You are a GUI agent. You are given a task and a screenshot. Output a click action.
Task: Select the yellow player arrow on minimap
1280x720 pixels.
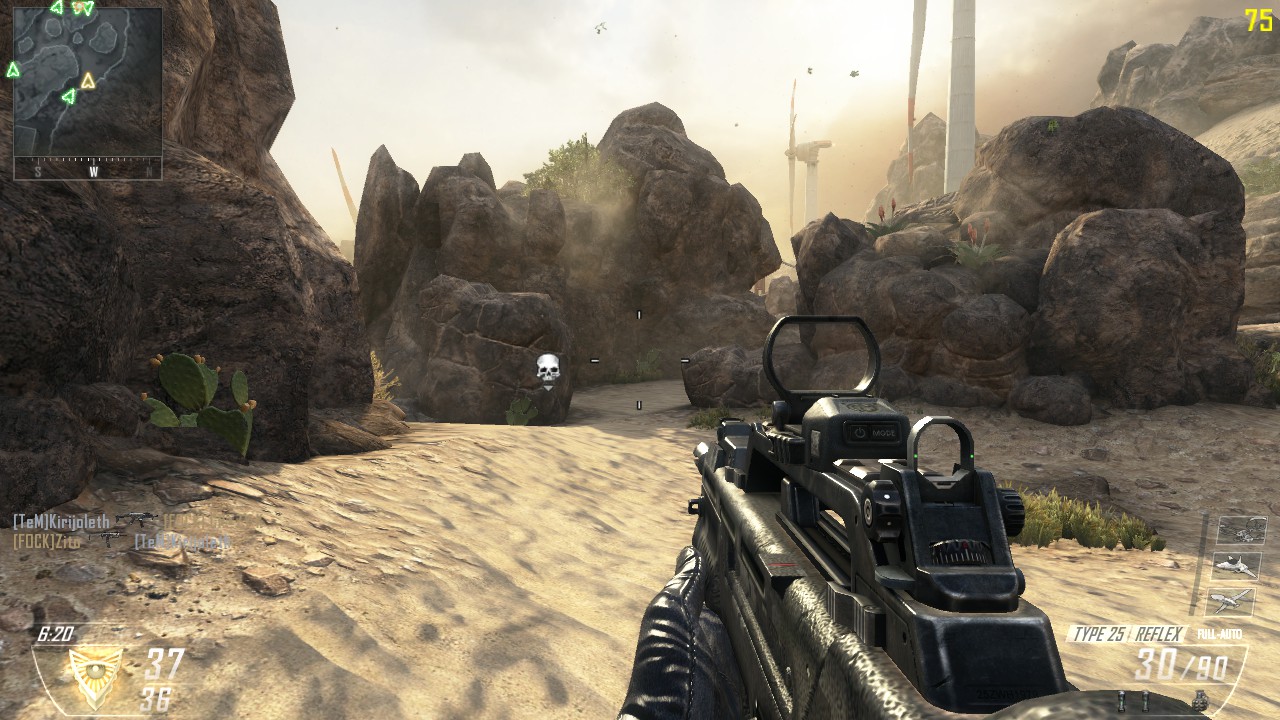click(x=88, y=80)
